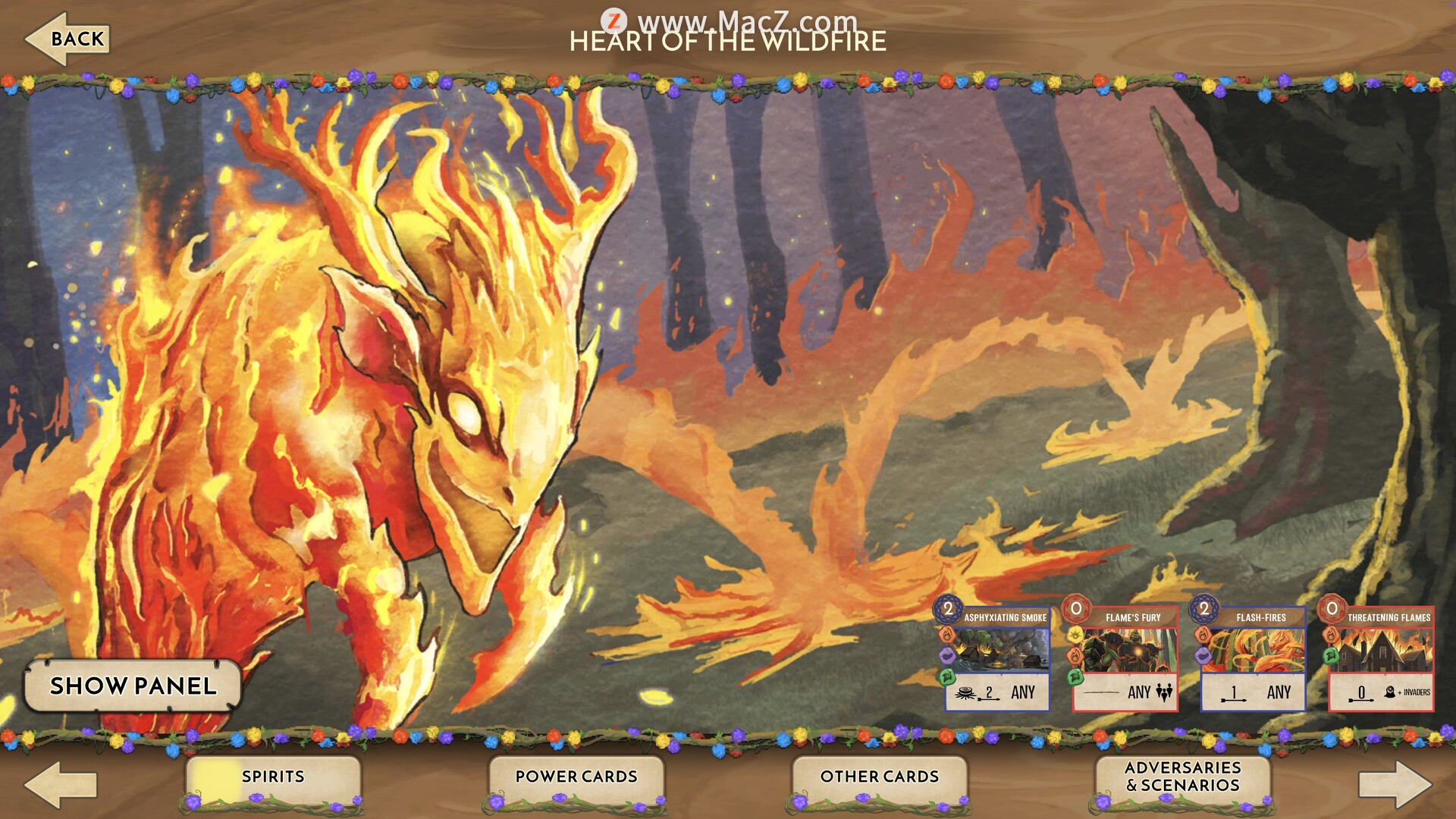Screen dimensions: 1456x819
Task: Switch to the Spirits tab
Action: coord(273,777)
